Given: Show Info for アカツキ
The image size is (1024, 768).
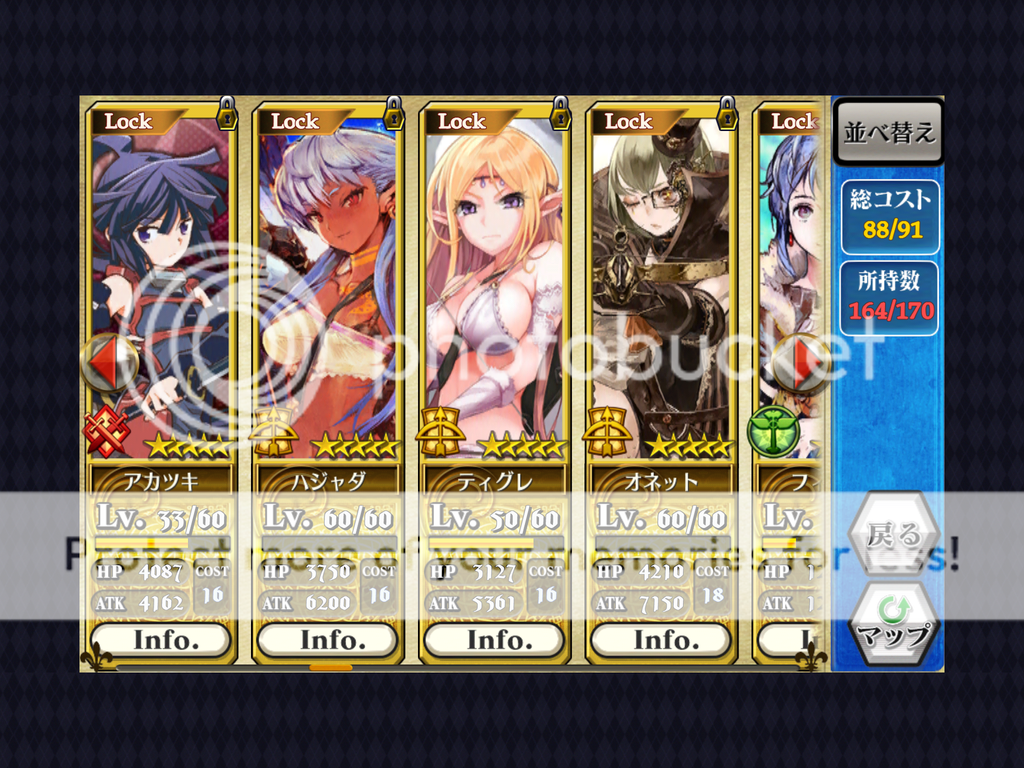Looking at the screenshot, I should 160,639.
